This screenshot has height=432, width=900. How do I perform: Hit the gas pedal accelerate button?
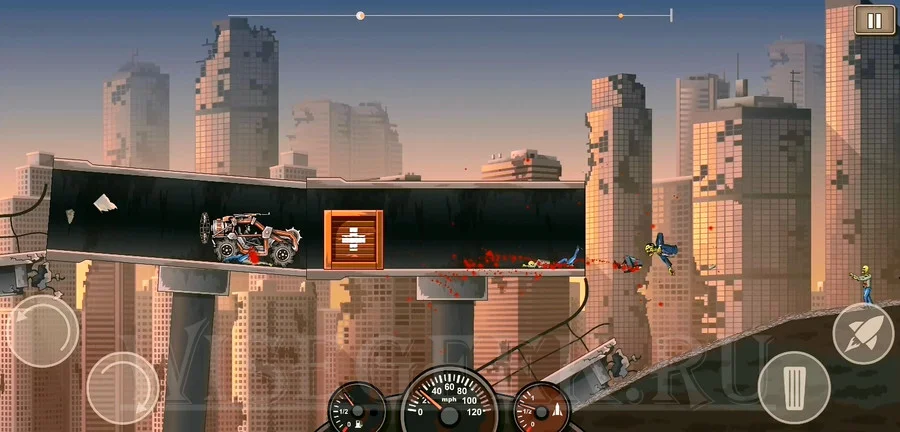pos(793,387)
